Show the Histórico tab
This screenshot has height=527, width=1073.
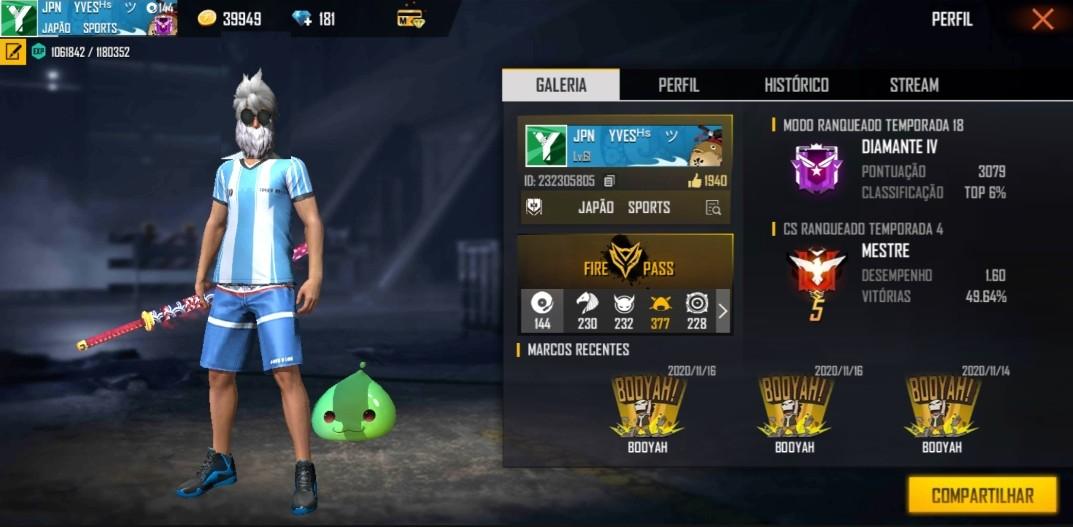point(796,85)
